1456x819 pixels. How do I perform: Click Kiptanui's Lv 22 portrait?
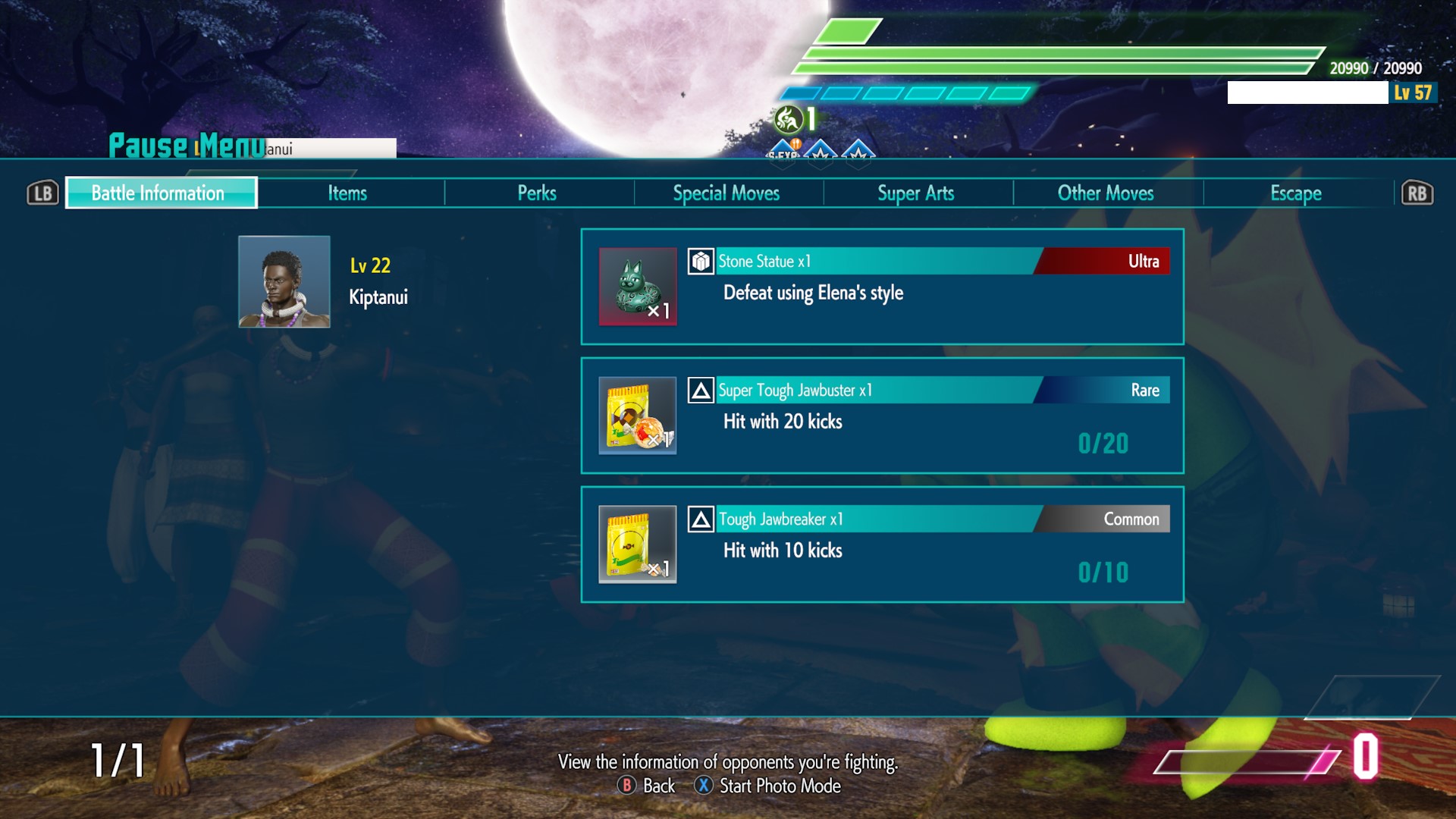pos(284,284)
